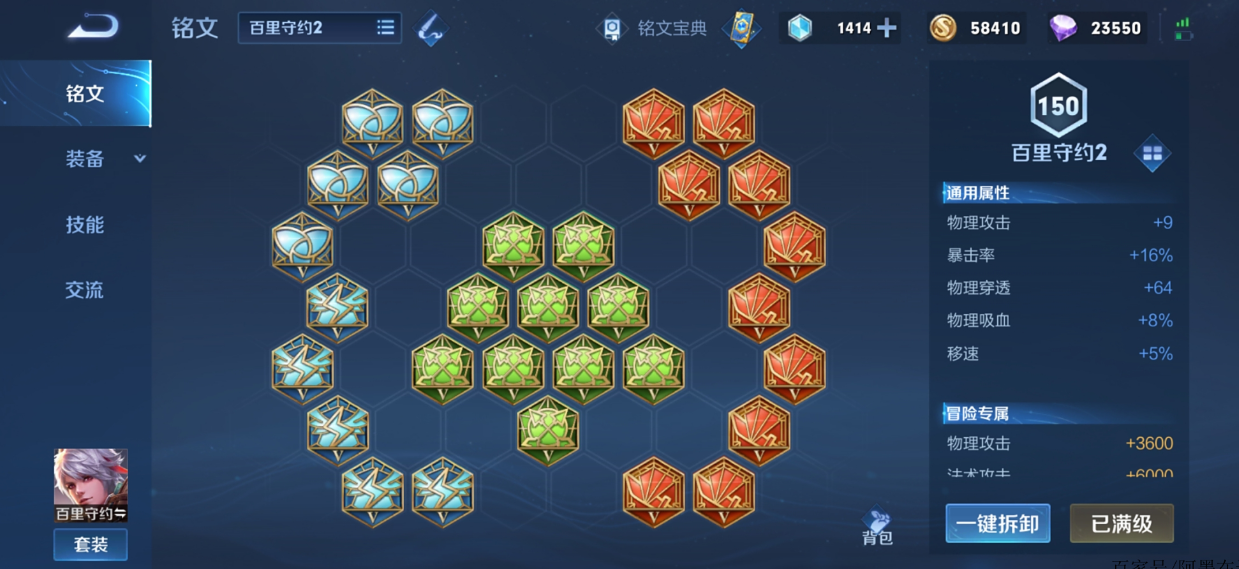The height and width of the screenshot is (569, 1239).
Task: Switch to the 铭文 tab
Action: coord(85,94)
